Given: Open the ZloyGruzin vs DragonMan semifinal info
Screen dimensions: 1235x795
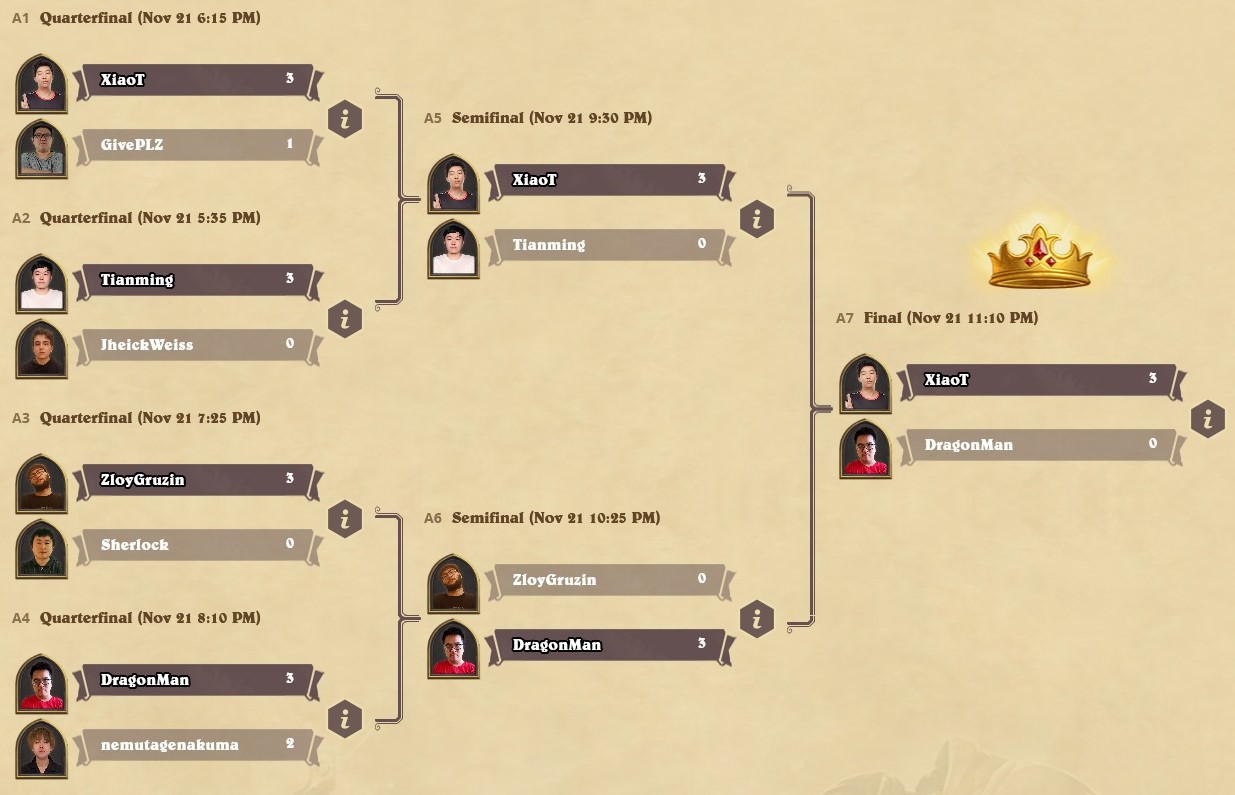Looking at the screenshot, I should pos(757,620).
